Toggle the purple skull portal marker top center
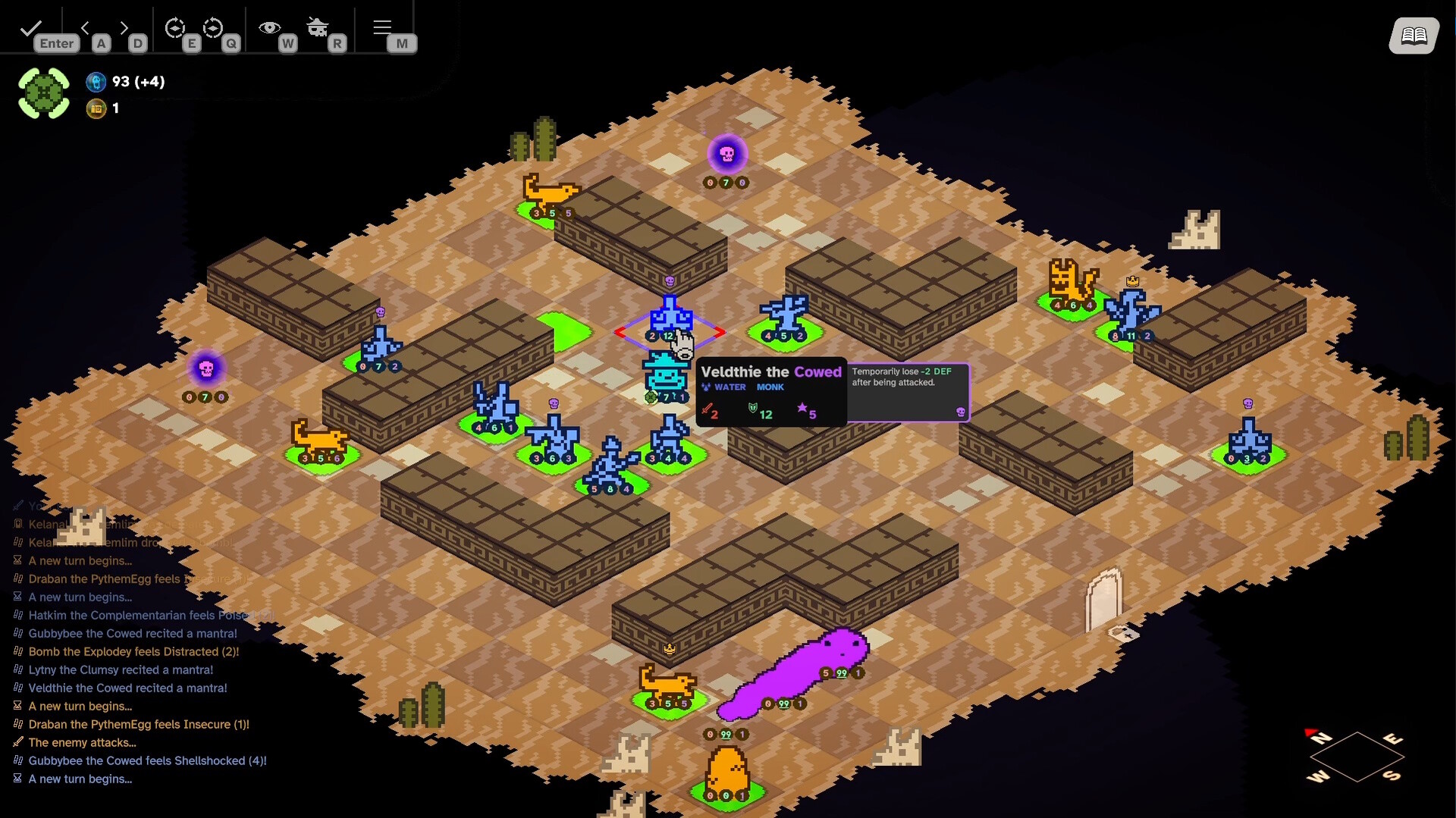Image resolution: width=1456 pixels, height=818 pixels. [x=726, y=155]
